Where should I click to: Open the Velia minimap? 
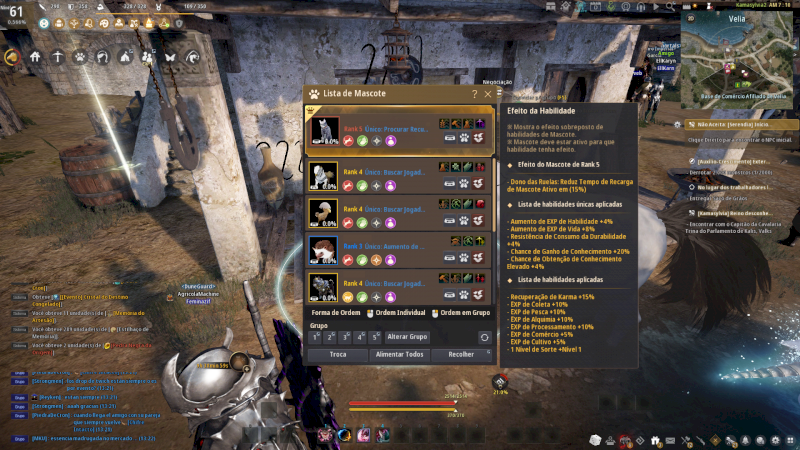tap(738, 56)
